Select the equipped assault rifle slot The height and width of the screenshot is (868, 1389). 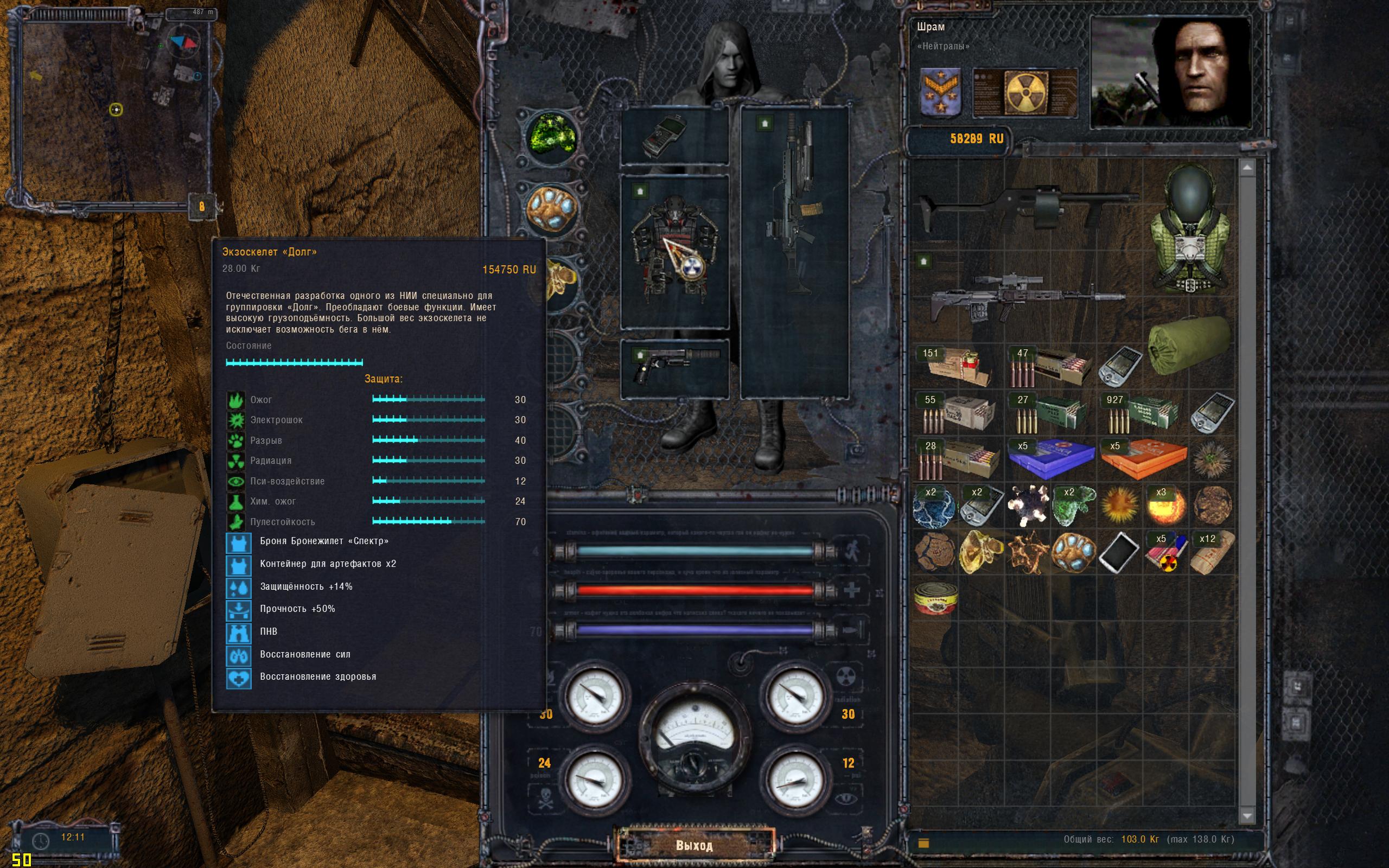[x=794, y=253]
